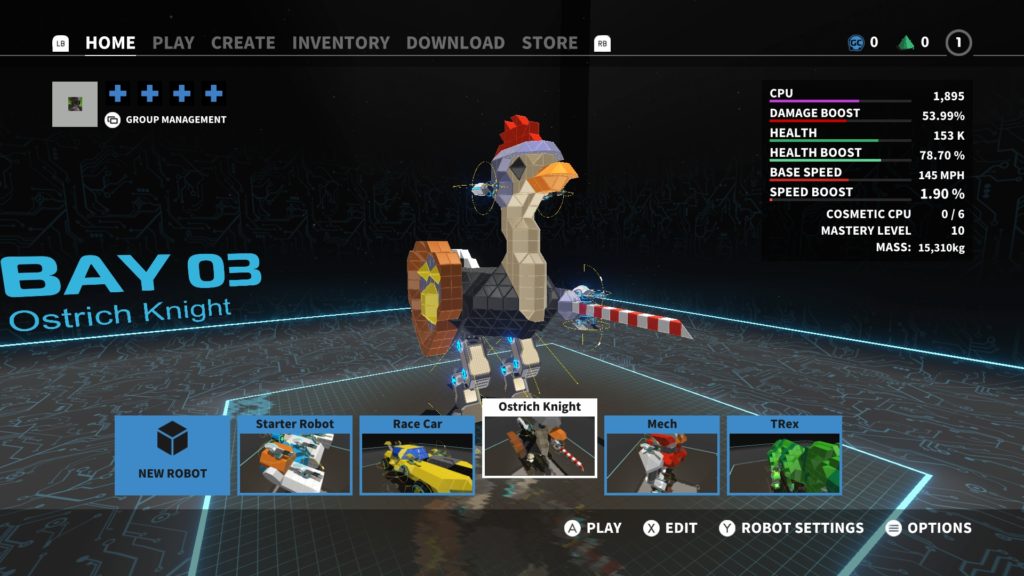The width and height of the screenshot is (1024, 576).
Task: Select the Starter Robot thumbnail
Action: 295,455
